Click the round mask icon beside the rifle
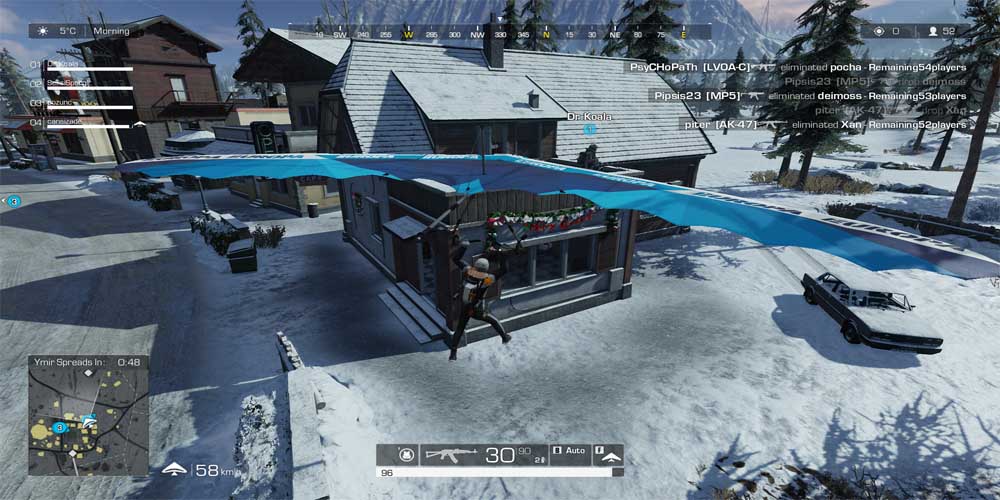 coord(406,455)
